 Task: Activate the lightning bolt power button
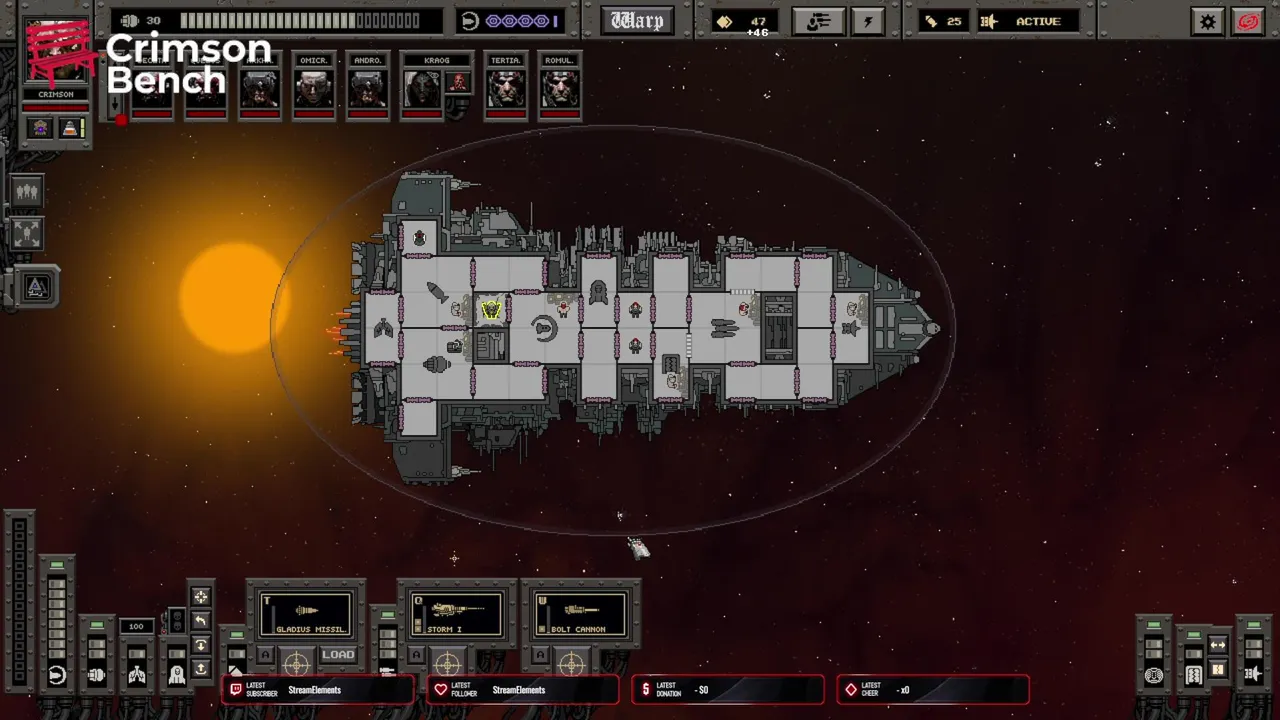(867, 21)
